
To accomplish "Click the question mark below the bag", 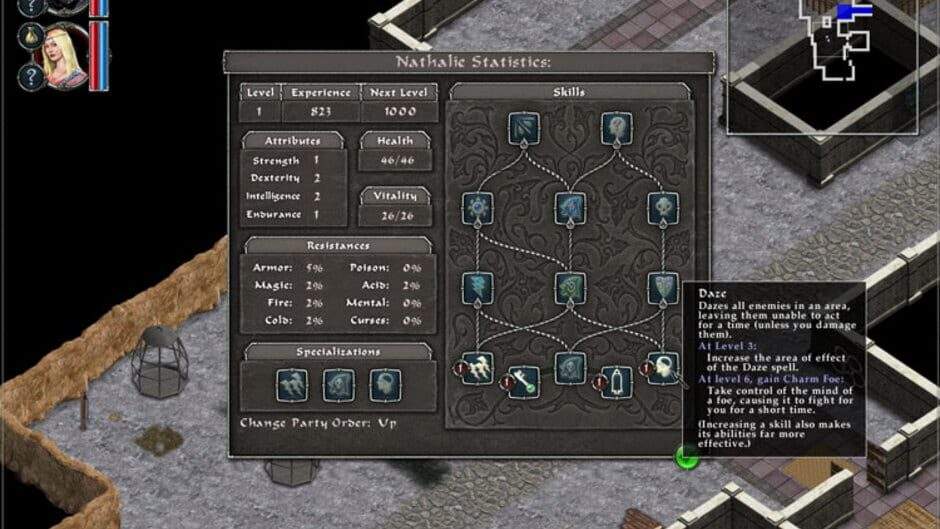I will click(29, 77).
